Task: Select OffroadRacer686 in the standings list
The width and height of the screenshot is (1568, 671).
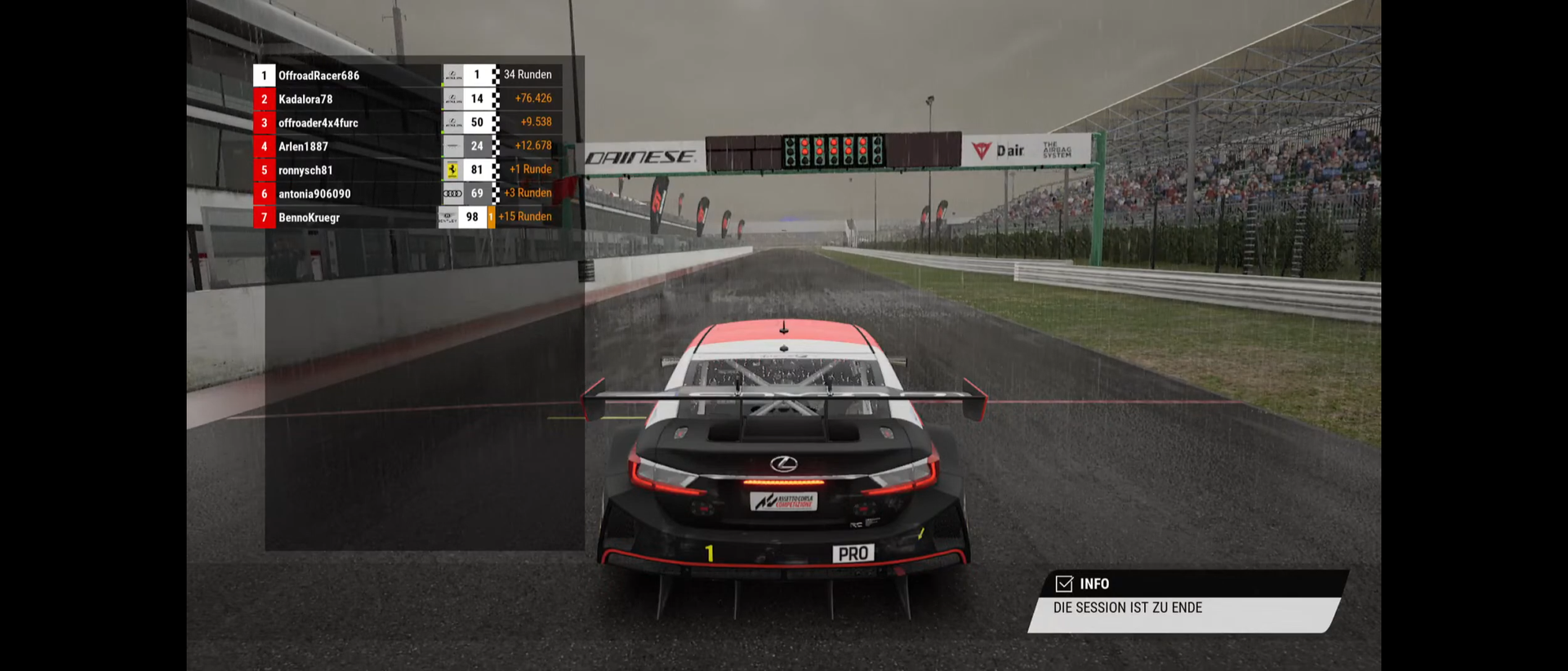Action: tap(318, 76)
